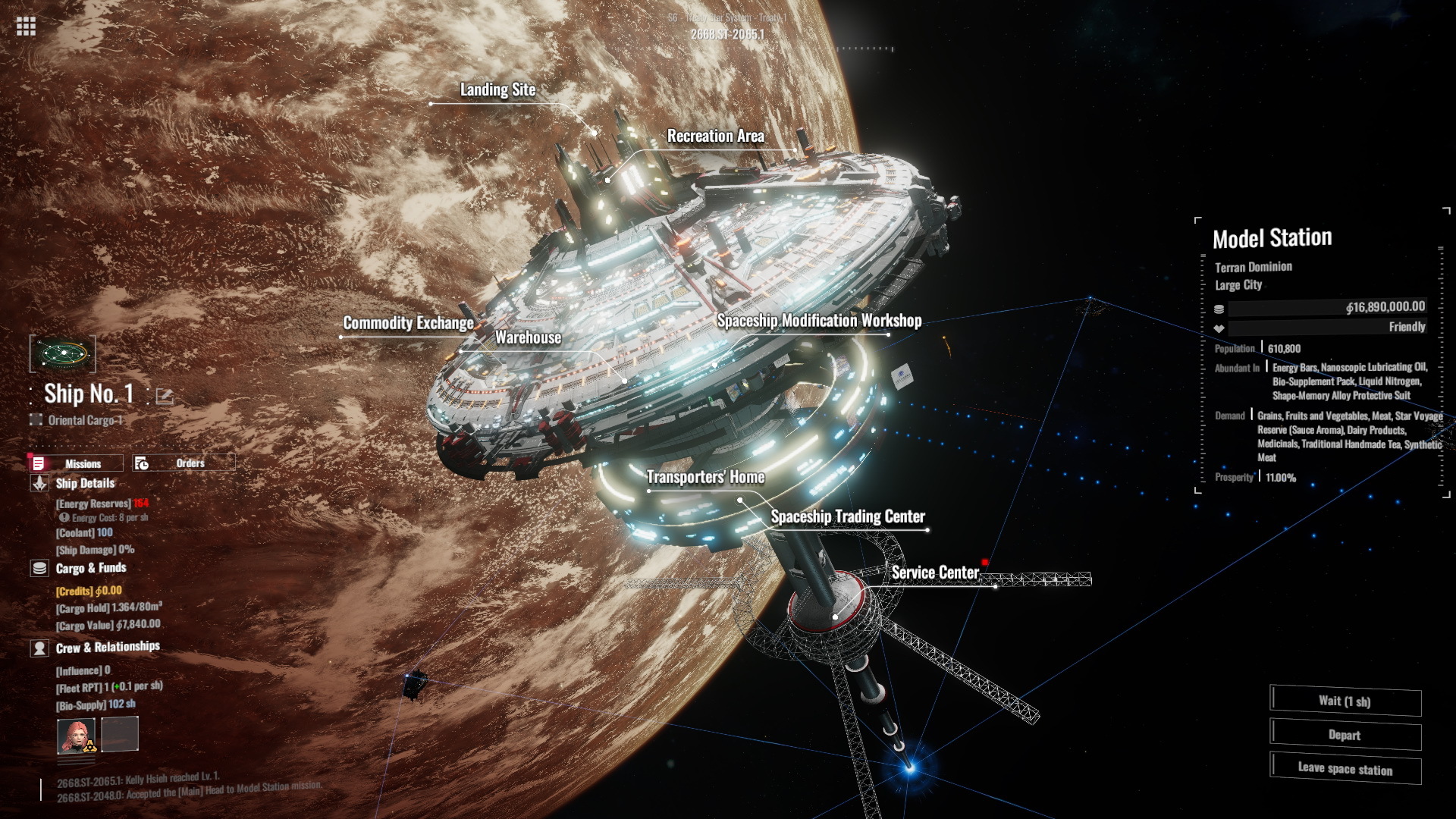
Task: Open the Spaceship Trading Center
Action: tap(848, 516)
